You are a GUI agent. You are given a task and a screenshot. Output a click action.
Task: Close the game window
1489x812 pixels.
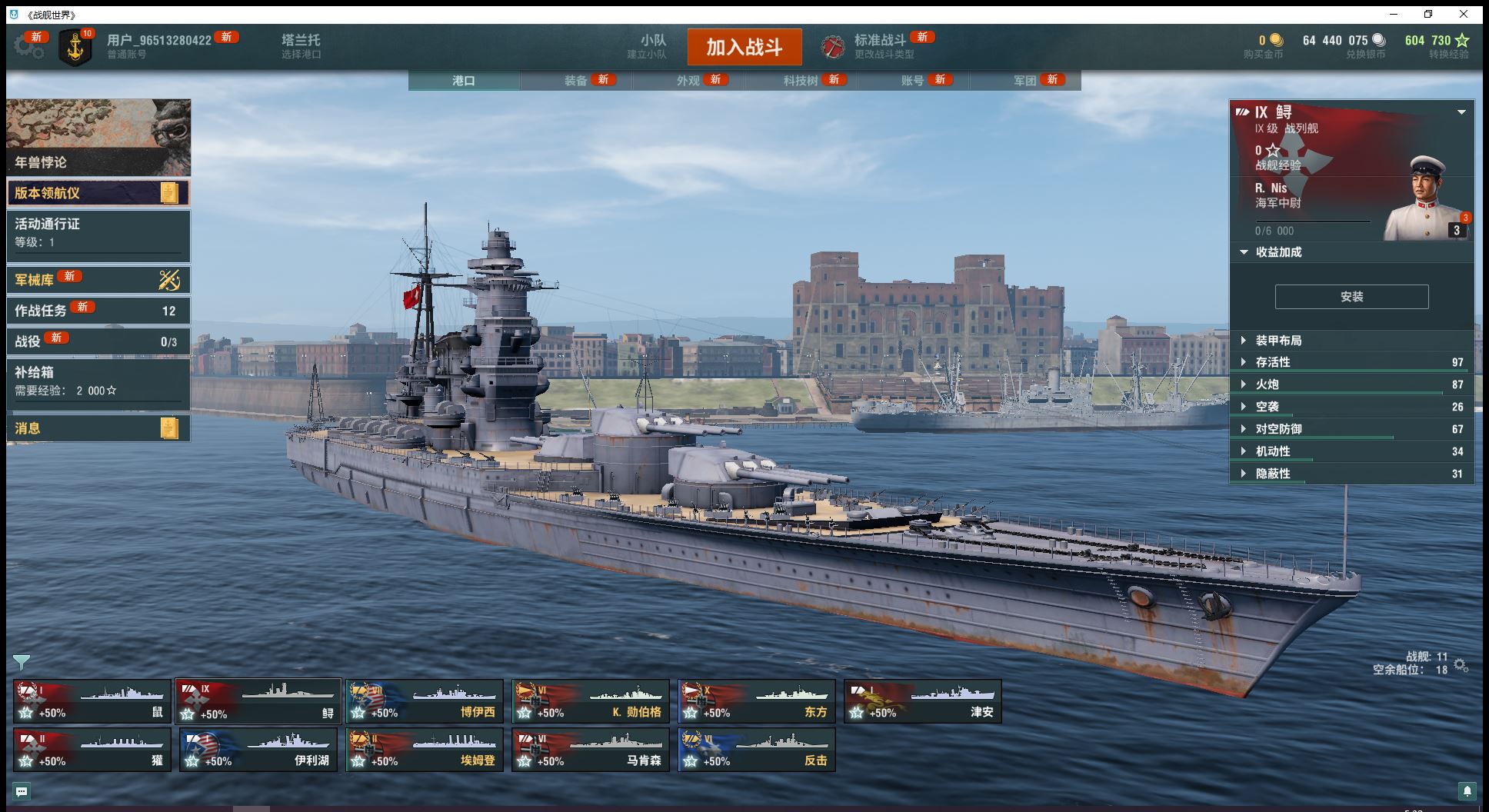1464,14
